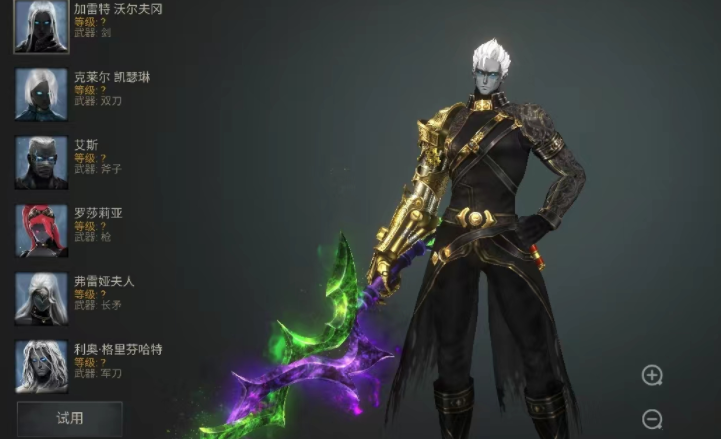Image resolution: width=721 pixels, height=439 pixels.
Task: Choose character 弗雷娅夫人
Action: coord(41,298)
